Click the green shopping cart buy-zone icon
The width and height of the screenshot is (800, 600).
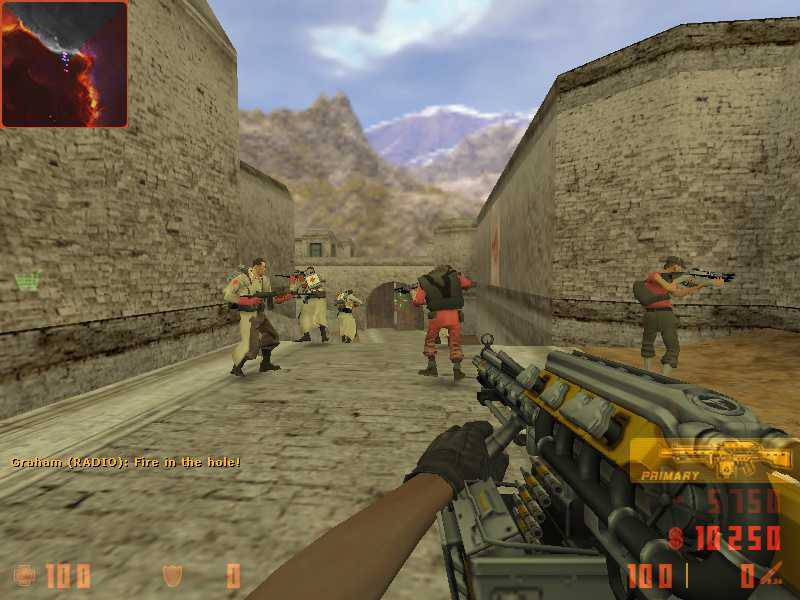click(x=27, y=281)
